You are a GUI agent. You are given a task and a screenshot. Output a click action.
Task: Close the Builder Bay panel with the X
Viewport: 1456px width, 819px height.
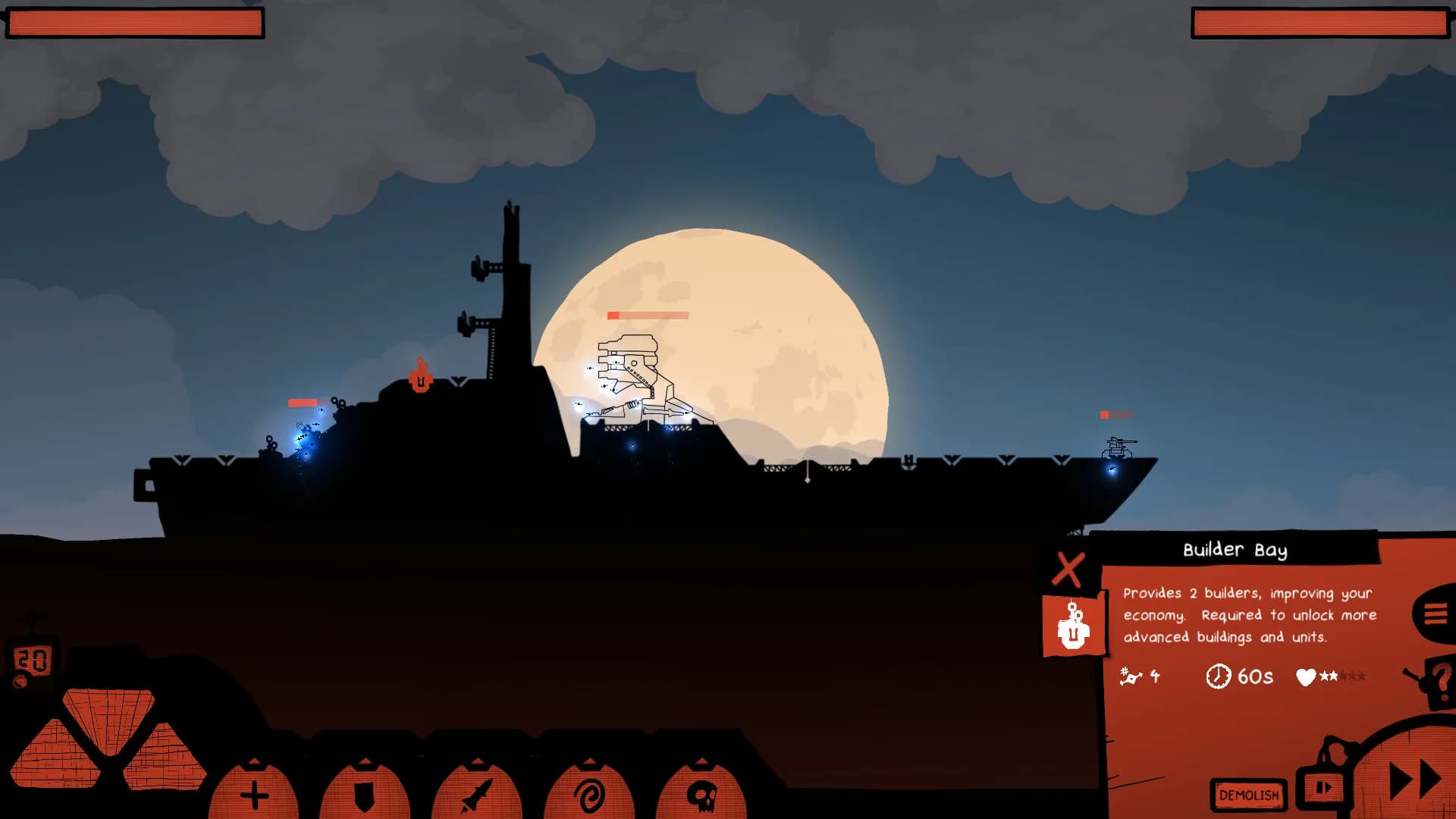tap(1069, 570)
